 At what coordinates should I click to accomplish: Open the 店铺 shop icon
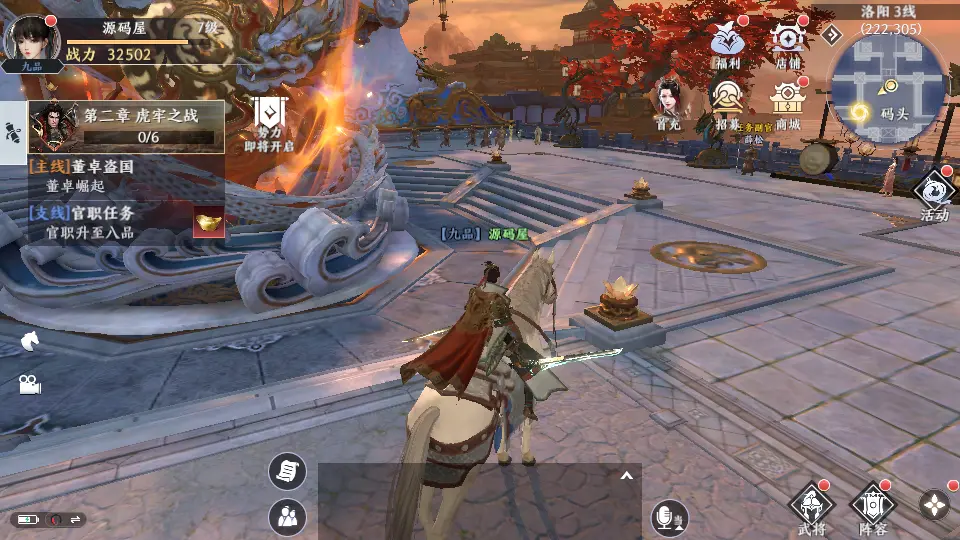point(789,43)
